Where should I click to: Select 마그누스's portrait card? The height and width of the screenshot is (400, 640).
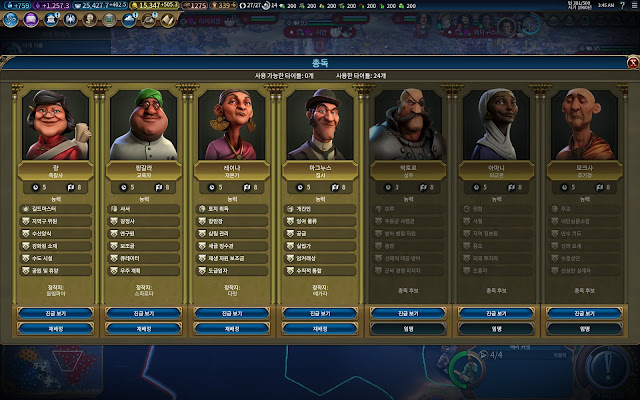click(x=319, y=125)
